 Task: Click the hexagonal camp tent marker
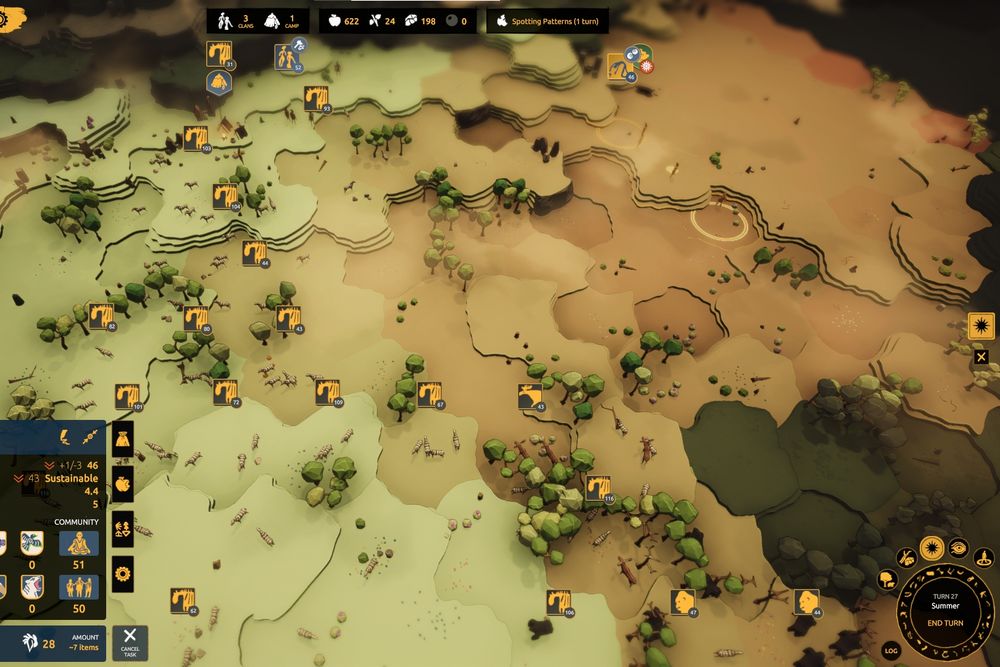coord(219,82)
